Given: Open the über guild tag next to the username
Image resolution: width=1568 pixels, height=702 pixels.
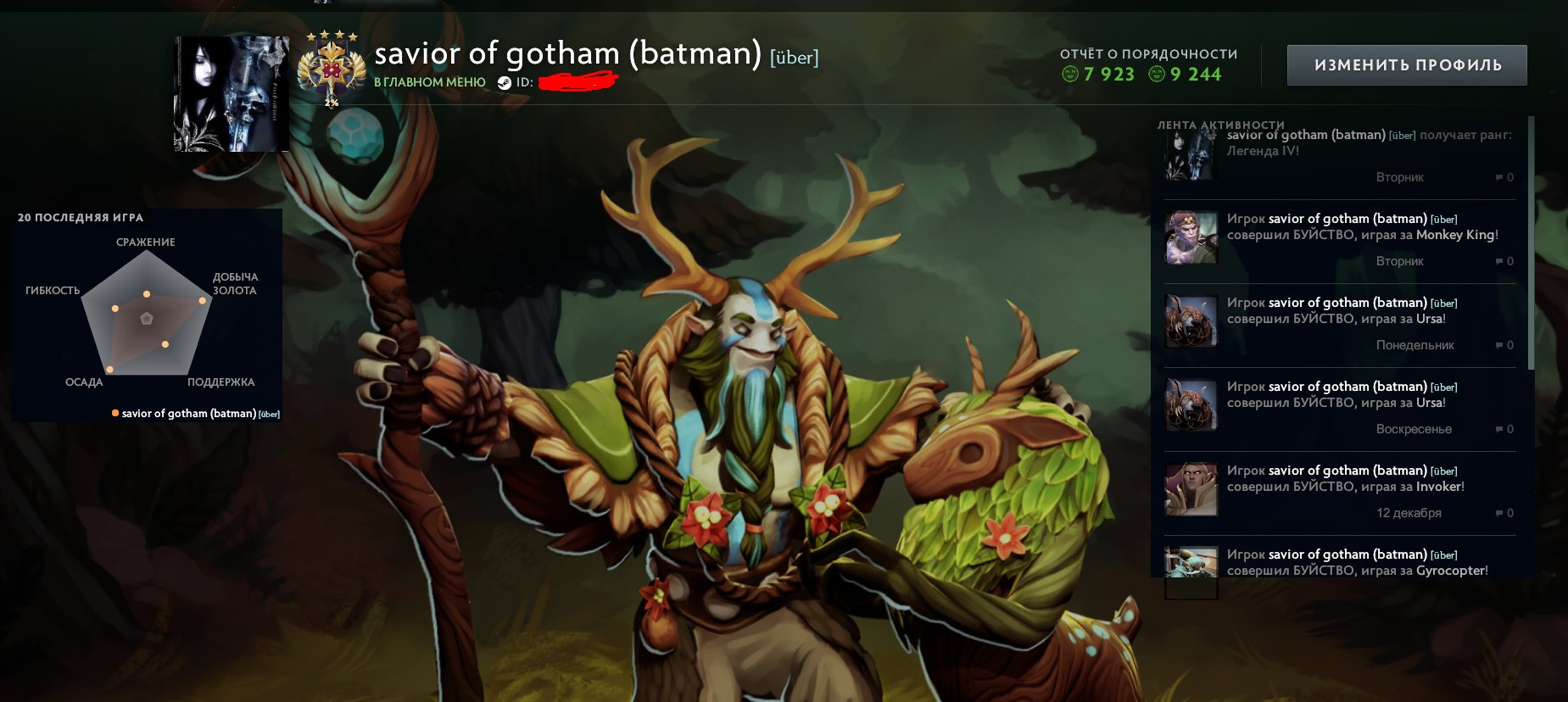Looking at the screenshot, I should click(x=794, y=57).
